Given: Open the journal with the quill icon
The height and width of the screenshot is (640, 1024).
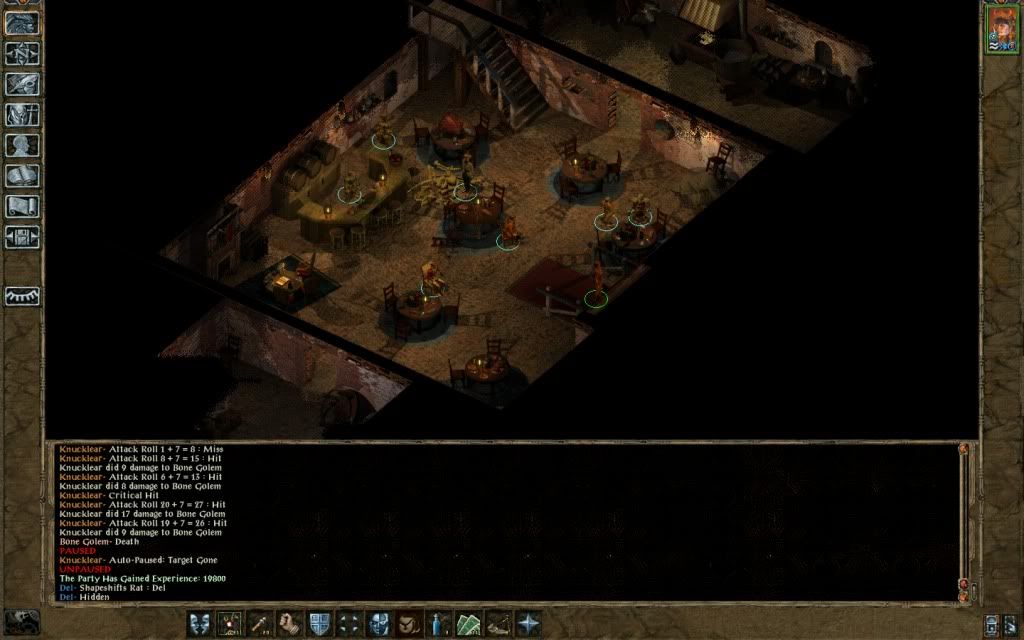Looking at the screenshot, I should coord(22,84).
